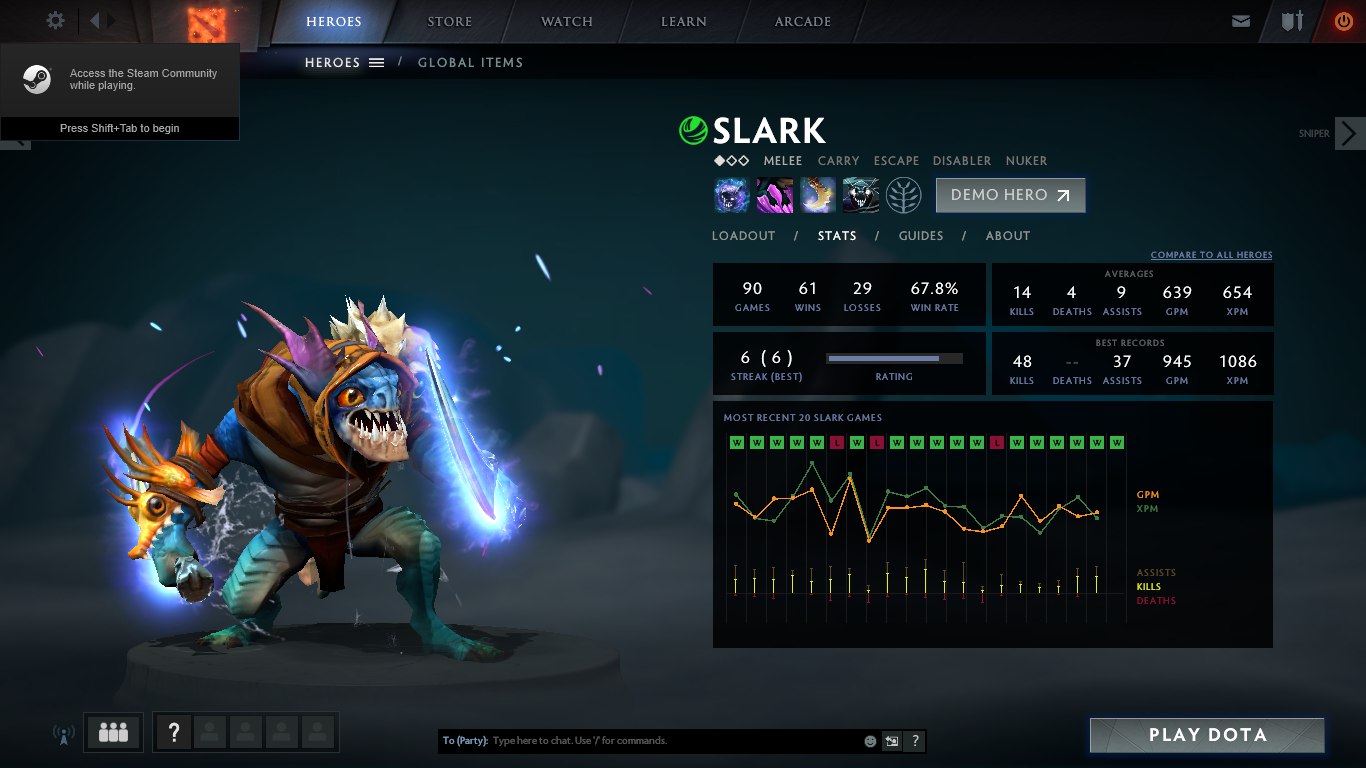Switch to hero Loadout tab
The width and height of the screenshot is (1366, 768).
[x=743, y=236]
